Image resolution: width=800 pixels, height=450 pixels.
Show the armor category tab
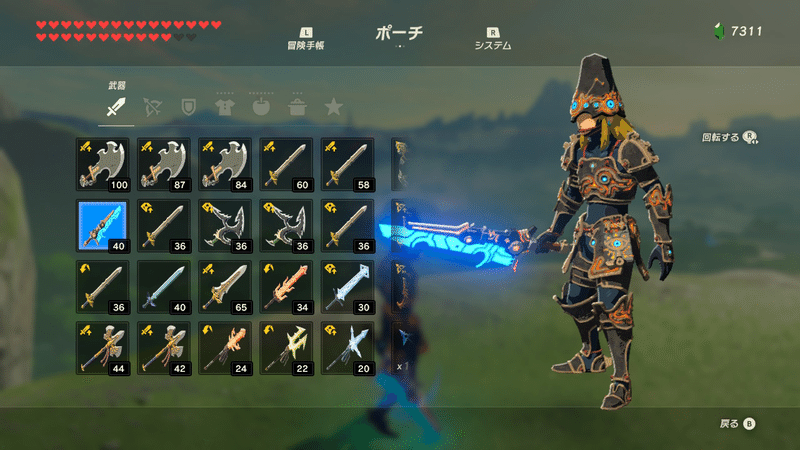pos(224,106)
